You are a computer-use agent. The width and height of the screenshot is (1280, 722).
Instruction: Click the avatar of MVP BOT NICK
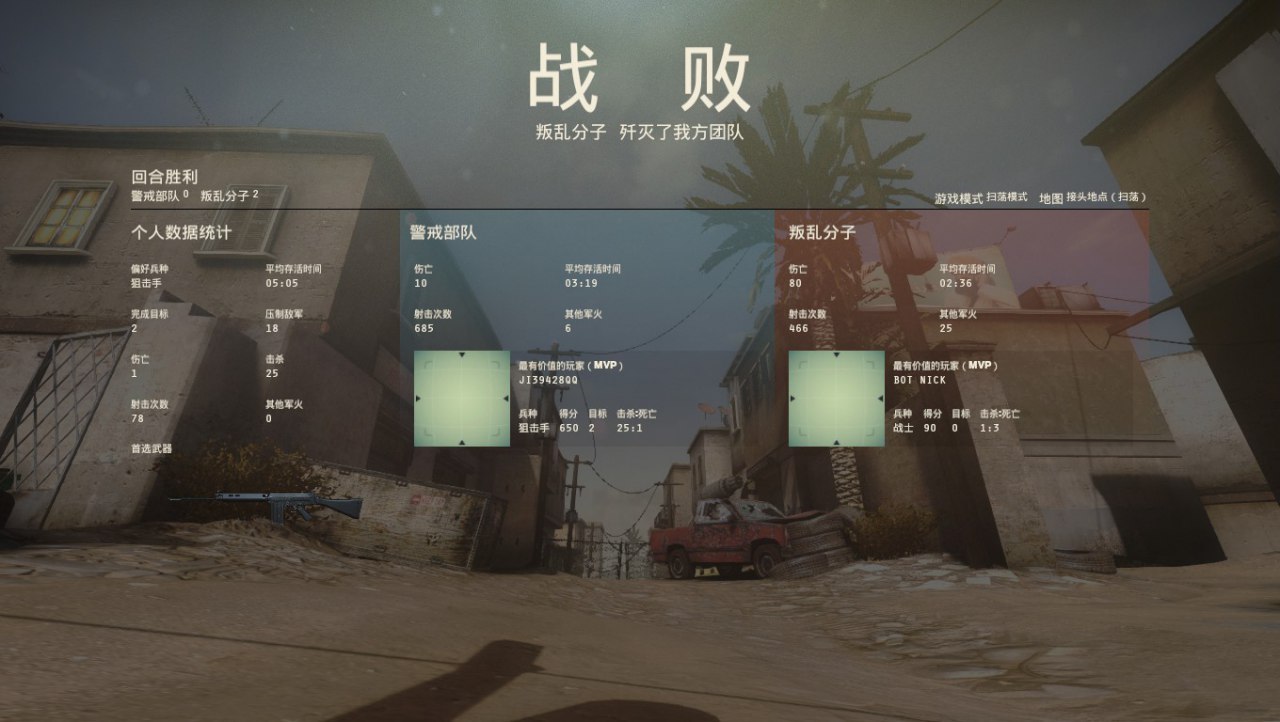836,398
